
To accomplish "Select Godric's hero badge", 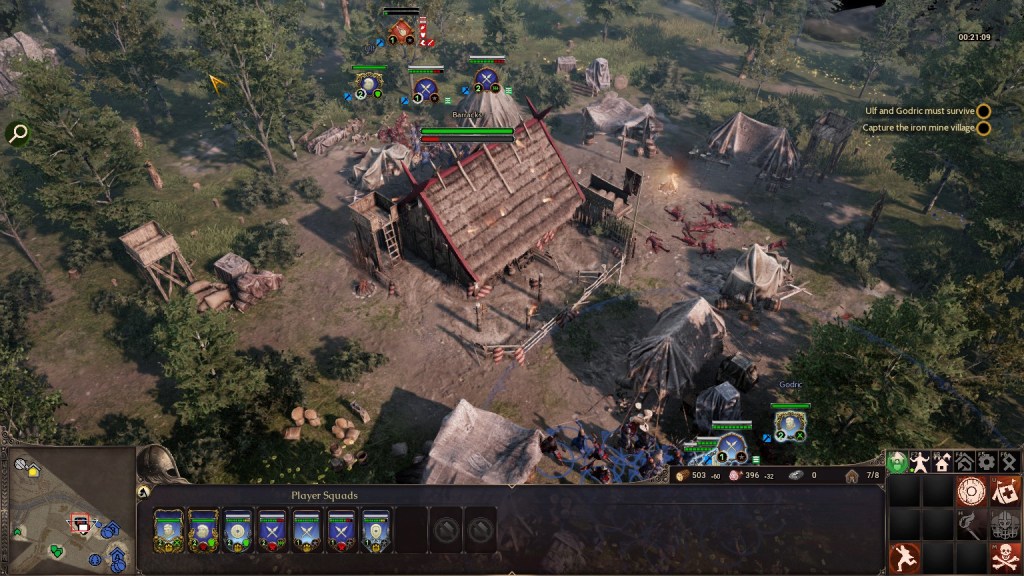I will [x=791, y=426].
